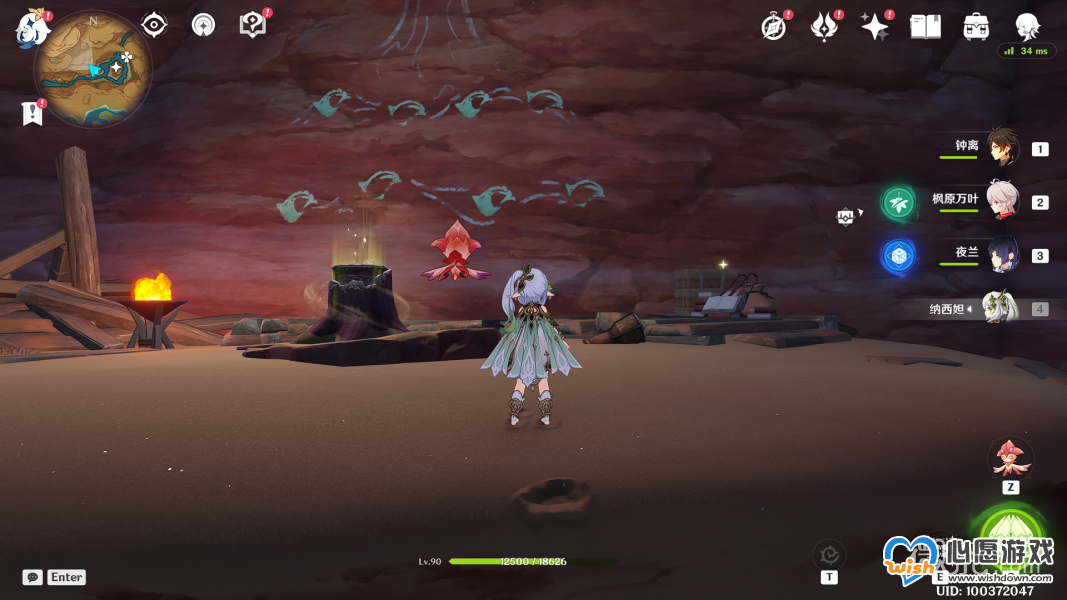Open the tutorial icon with red alert

(x=253, y=24)
